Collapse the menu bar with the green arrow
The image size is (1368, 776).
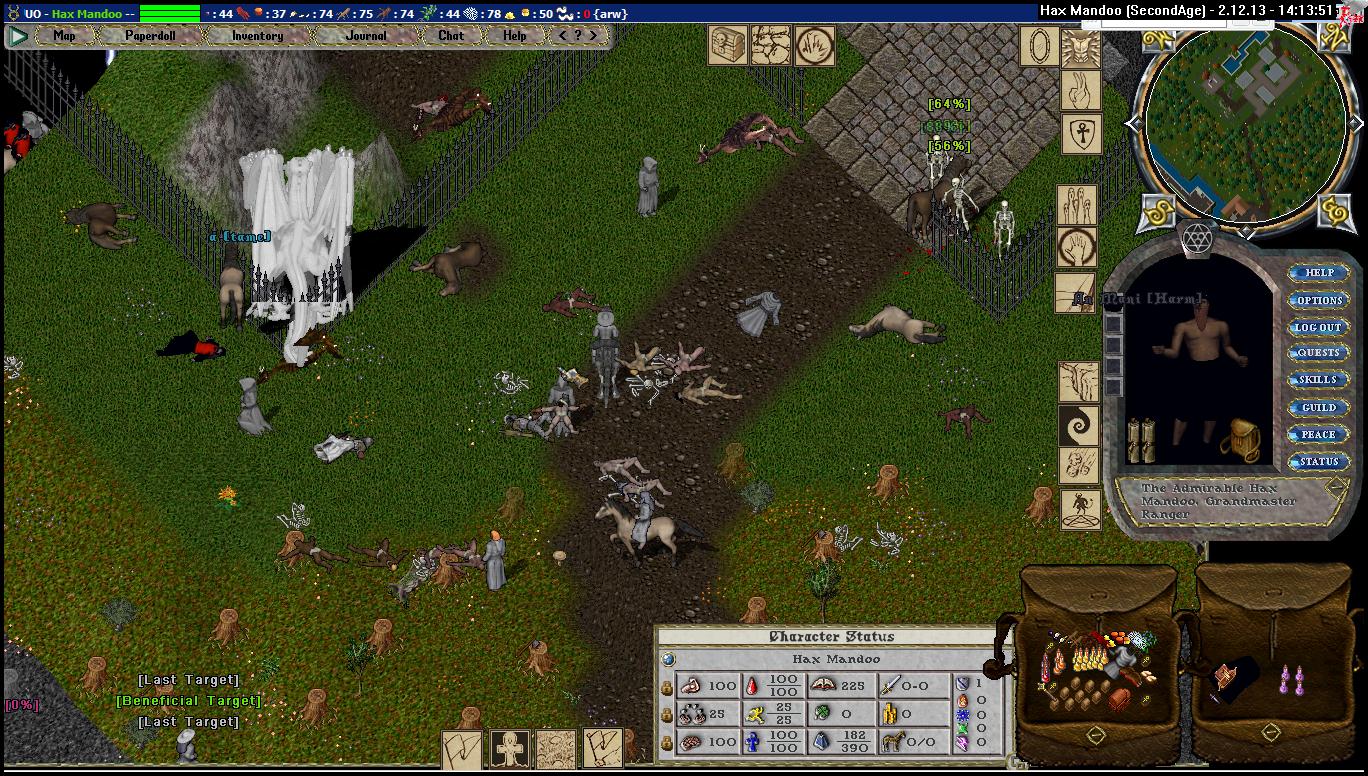pos(17,36)
